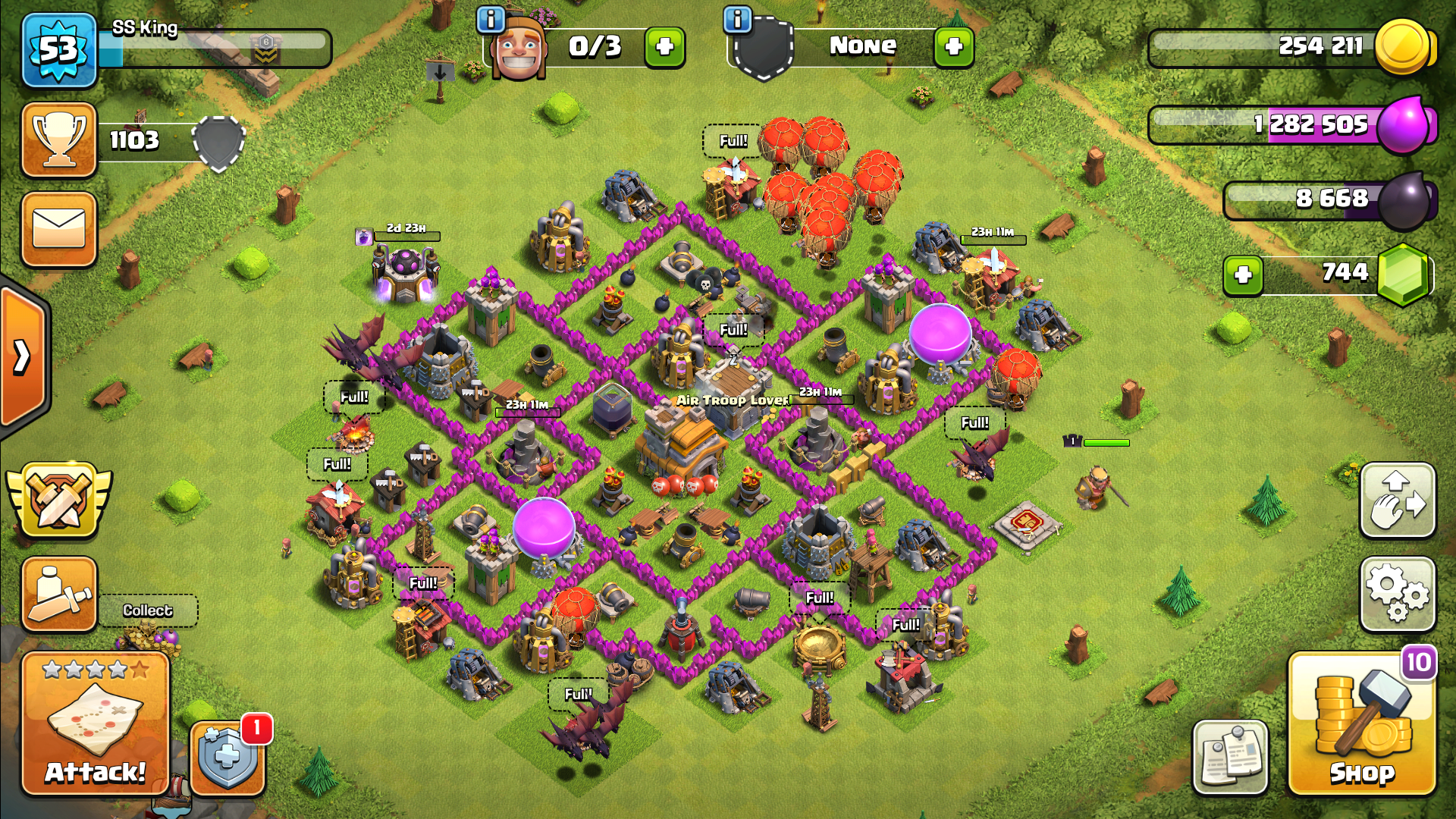Tap the Collect label
The height and width of the screenshot is (819, 1456).
[148, 610]
